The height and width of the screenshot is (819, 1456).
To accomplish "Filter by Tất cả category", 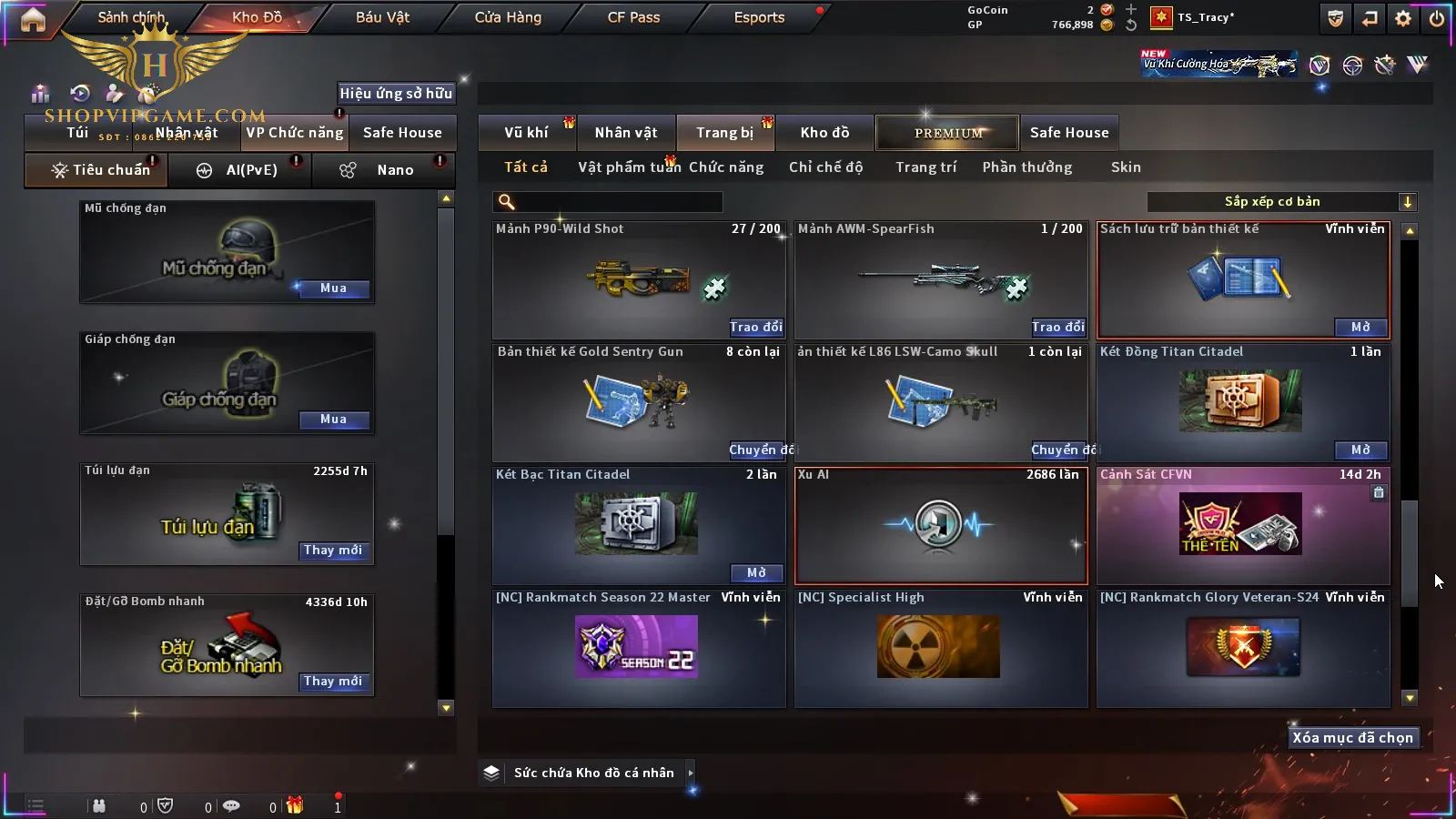I will coord(526,167).
